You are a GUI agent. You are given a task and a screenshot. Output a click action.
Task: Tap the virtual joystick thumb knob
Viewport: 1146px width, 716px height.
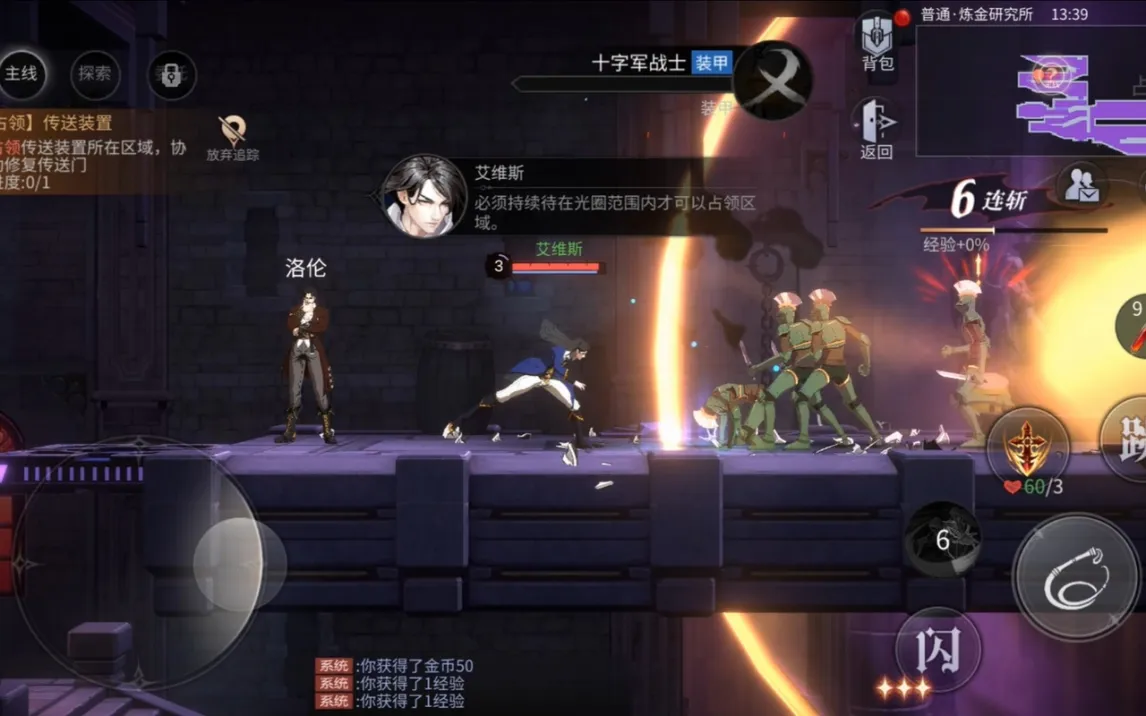pyautogui.click(x=240, y=564)
